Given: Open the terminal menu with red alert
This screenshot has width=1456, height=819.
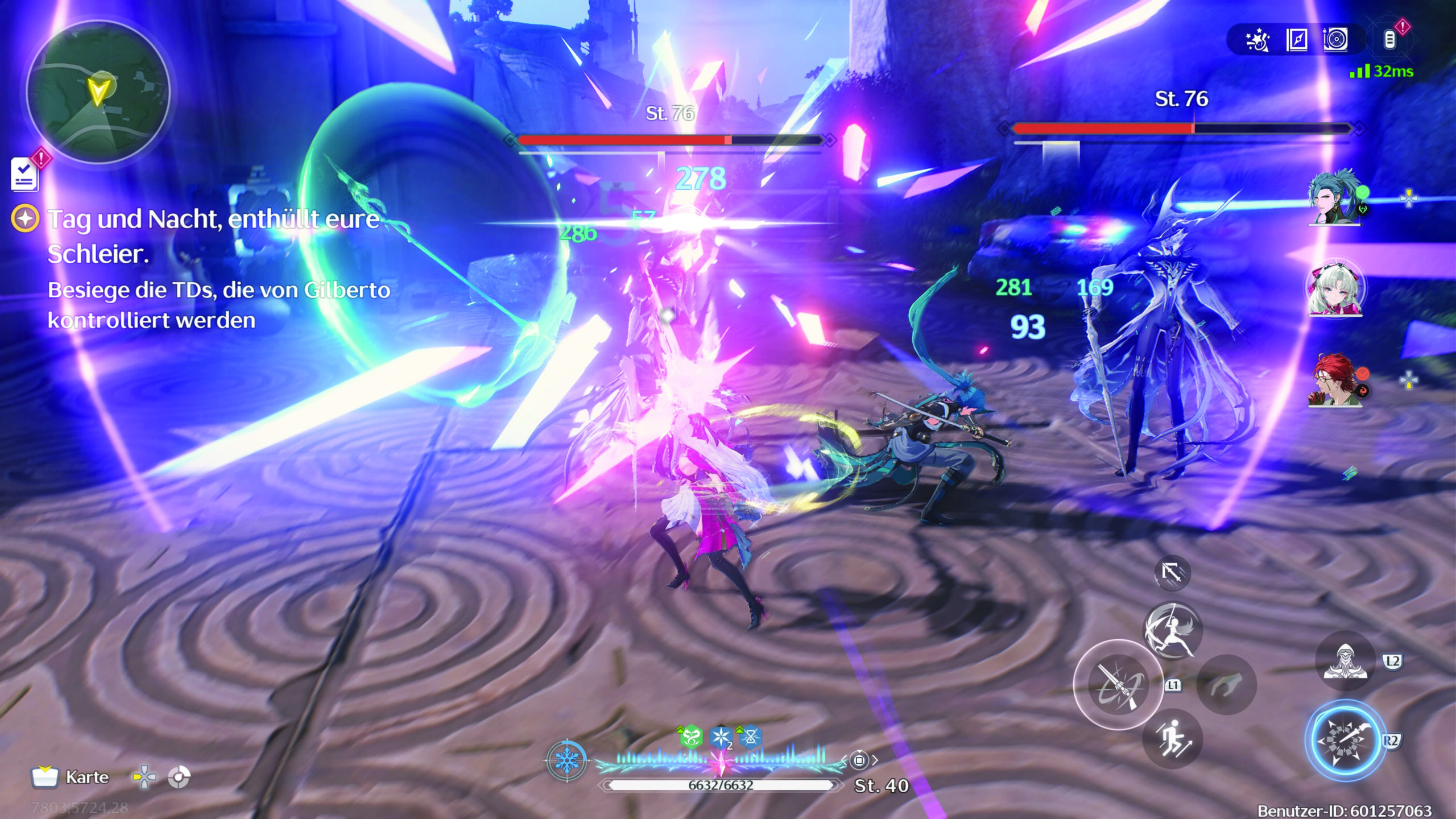Looking at the screenshot, I should (x=1389, y=39).
